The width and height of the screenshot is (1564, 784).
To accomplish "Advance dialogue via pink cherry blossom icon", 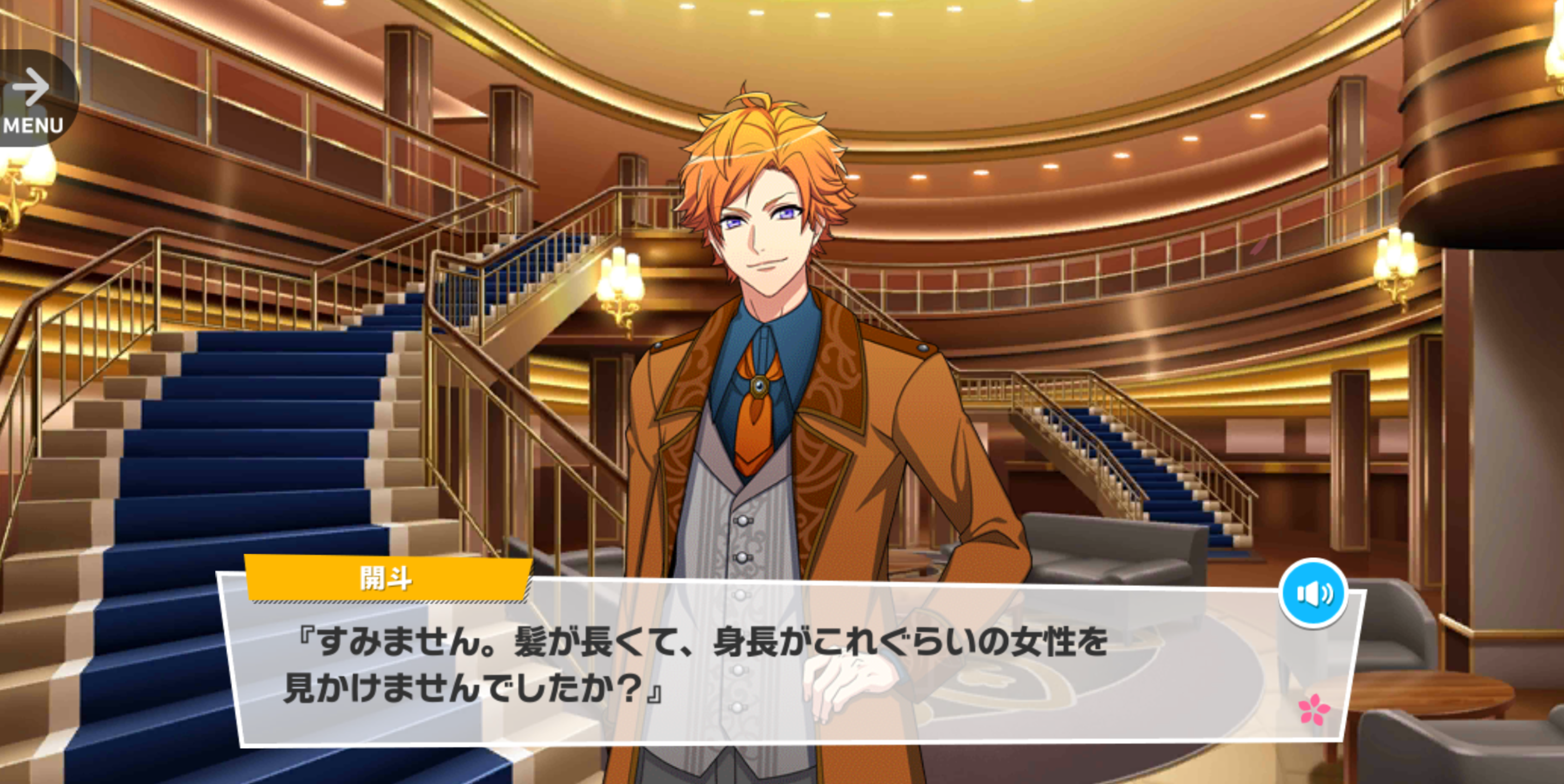I will coord(1314,709).
